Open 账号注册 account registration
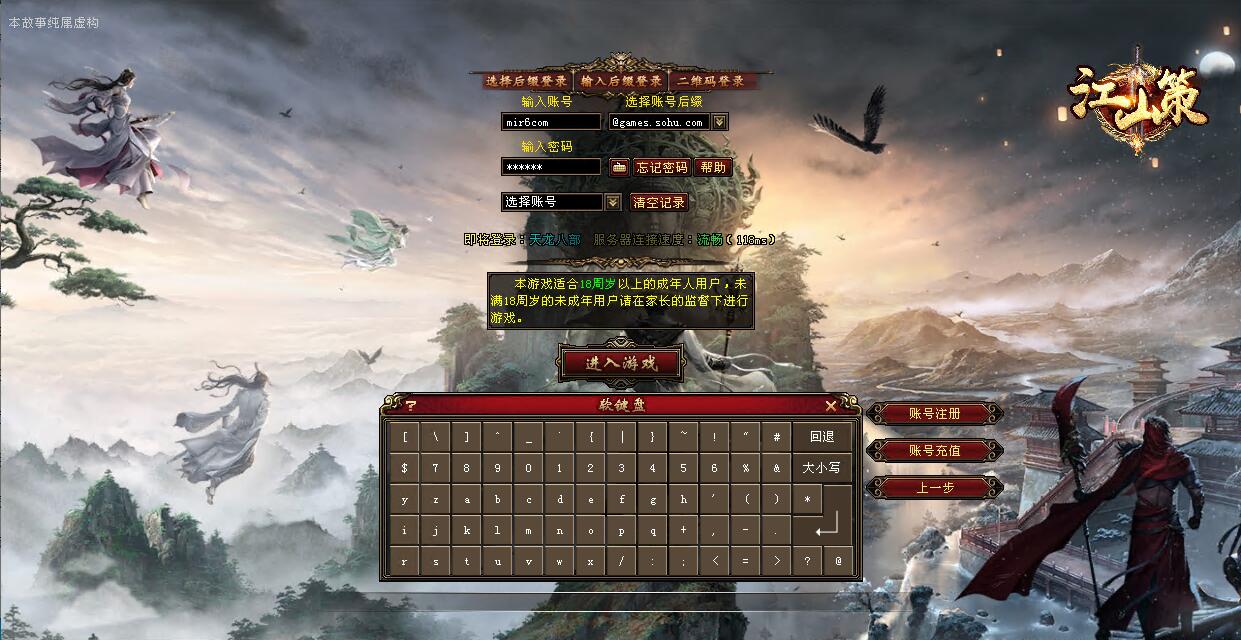 click(x=934, y=413)
